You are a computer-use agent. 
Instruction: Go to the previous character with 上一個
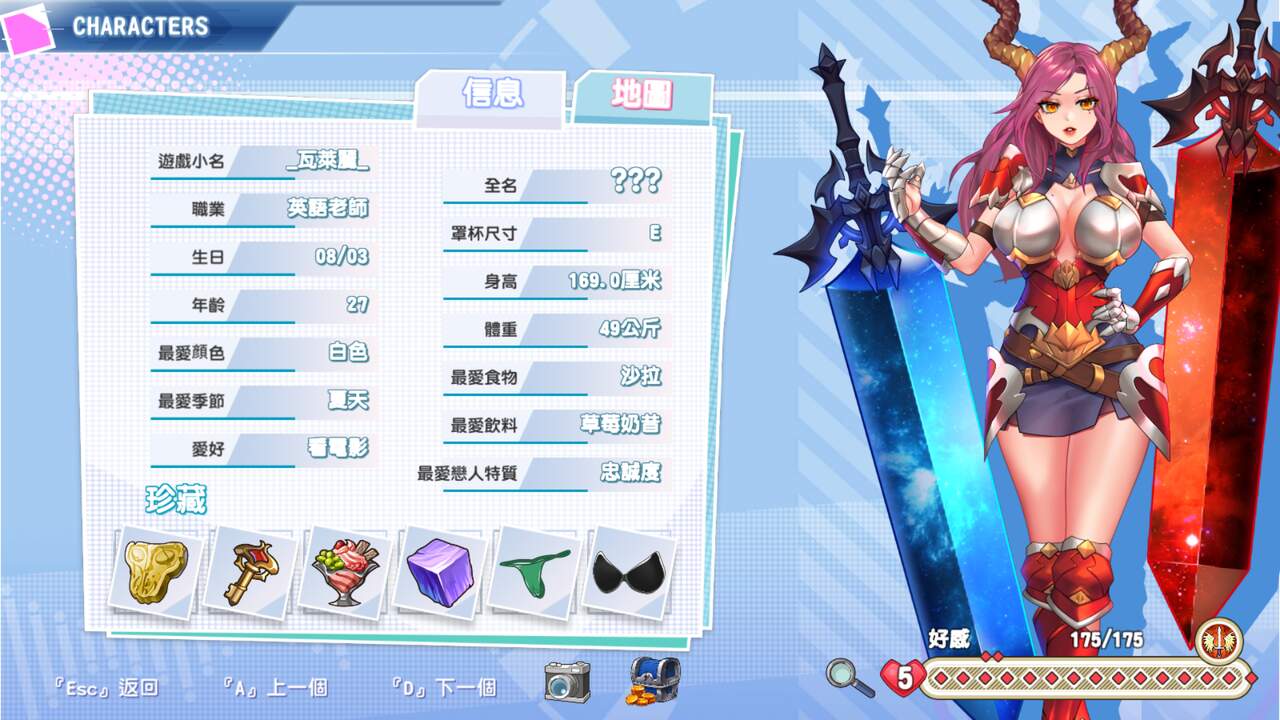[276, 688]
